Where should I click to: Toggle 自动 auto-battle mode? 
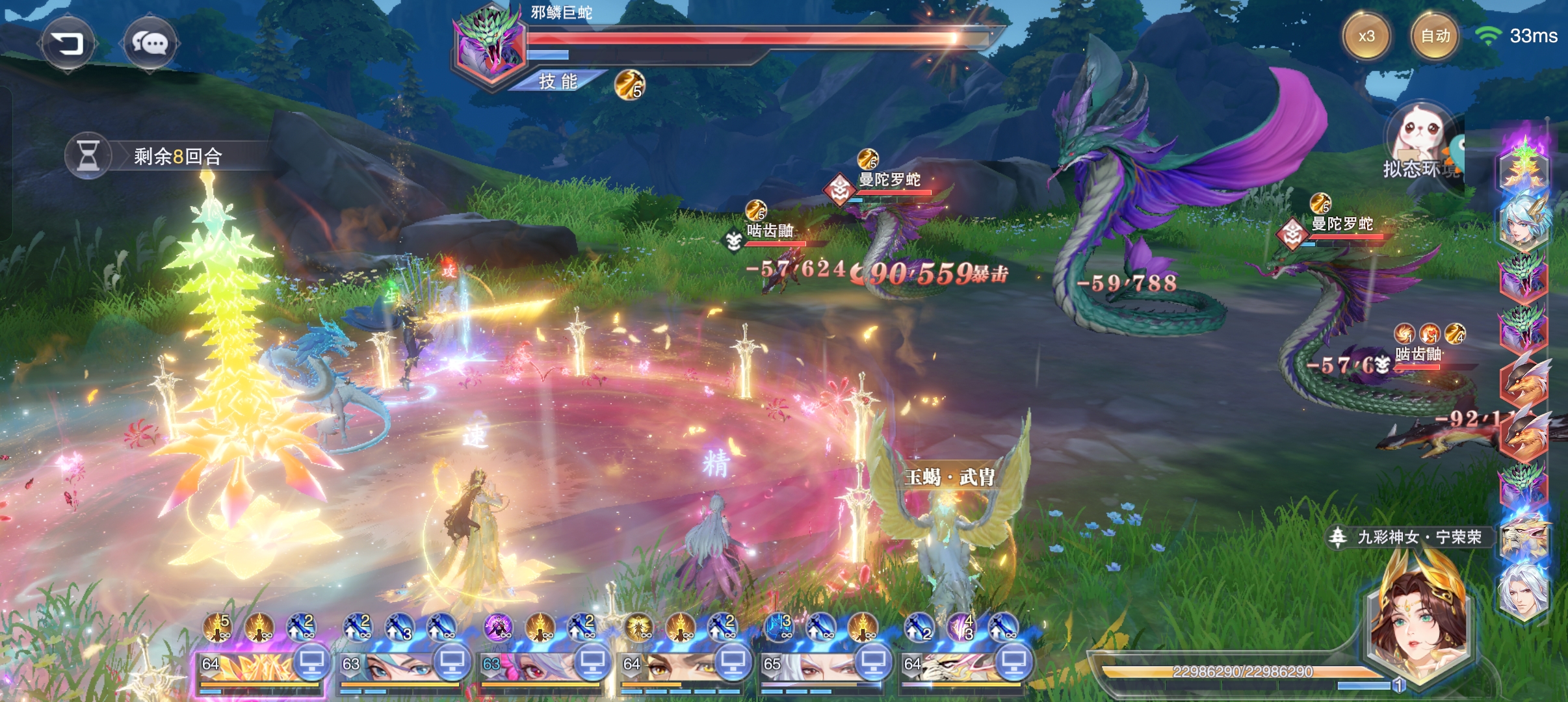1435,36
